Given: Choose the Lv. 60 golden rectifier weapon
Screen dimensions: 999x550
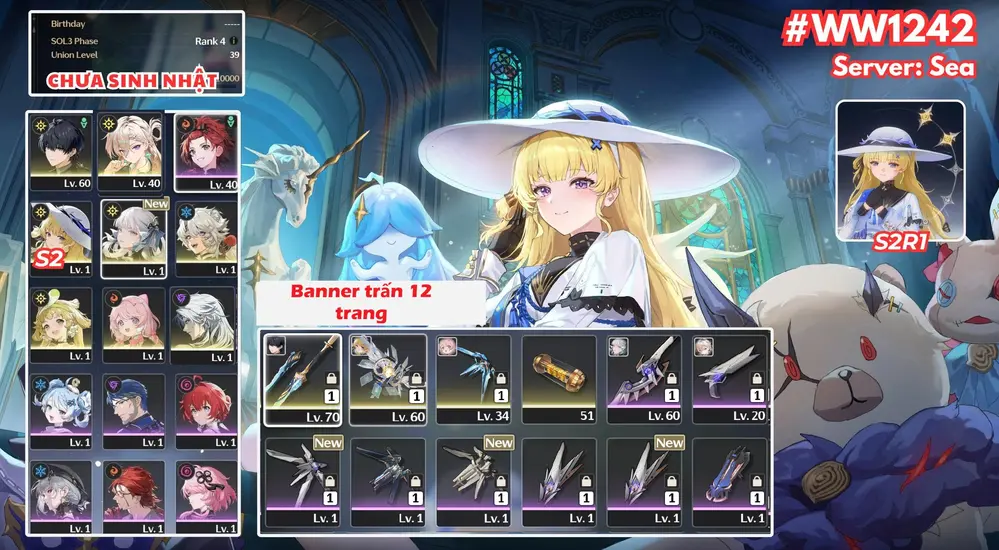Looking at the screenshot, I should pyautogui.click(x=389, y=380).
